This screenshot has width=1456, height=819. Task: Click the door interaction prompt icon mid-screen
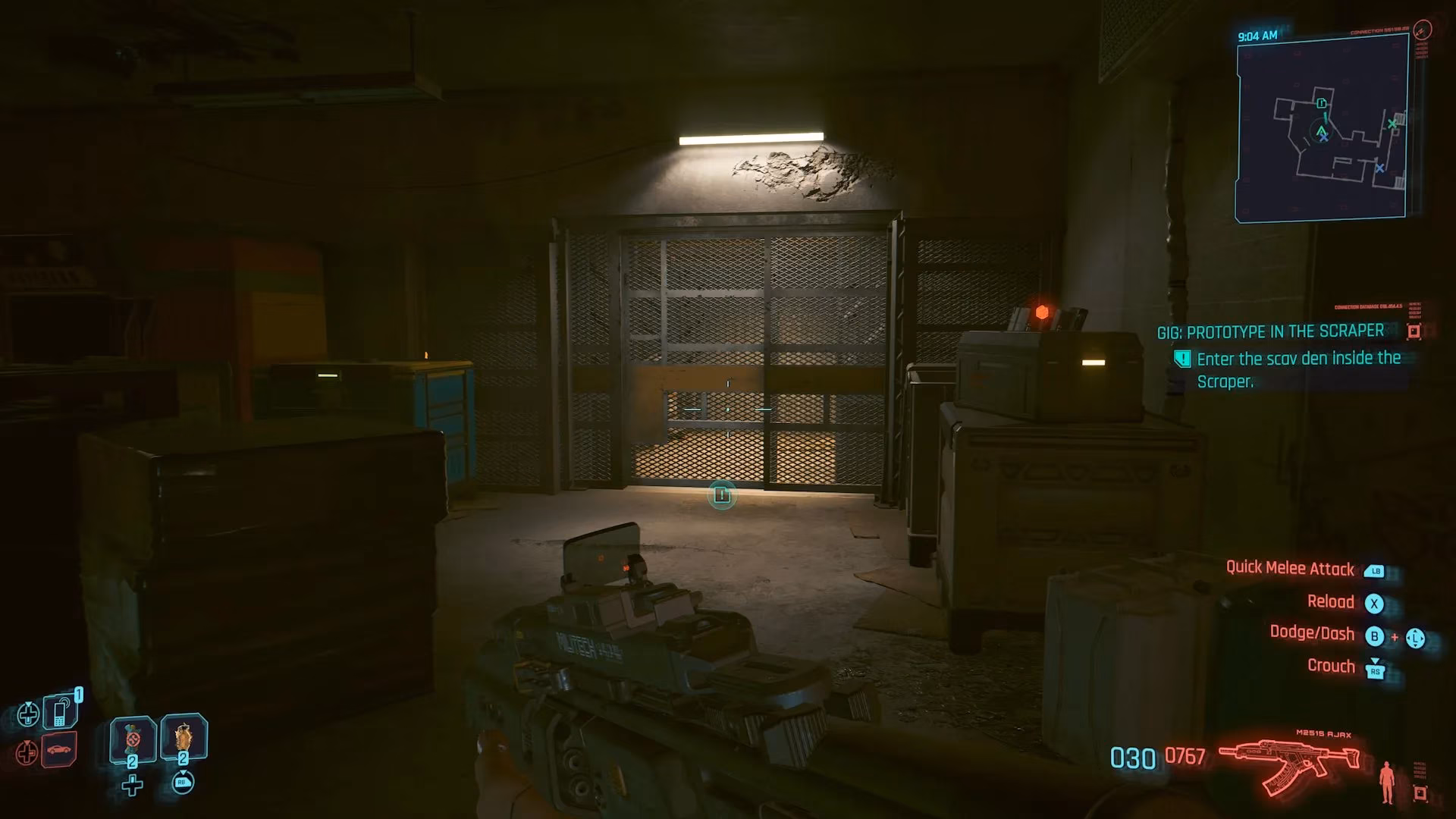pos(721,494)
